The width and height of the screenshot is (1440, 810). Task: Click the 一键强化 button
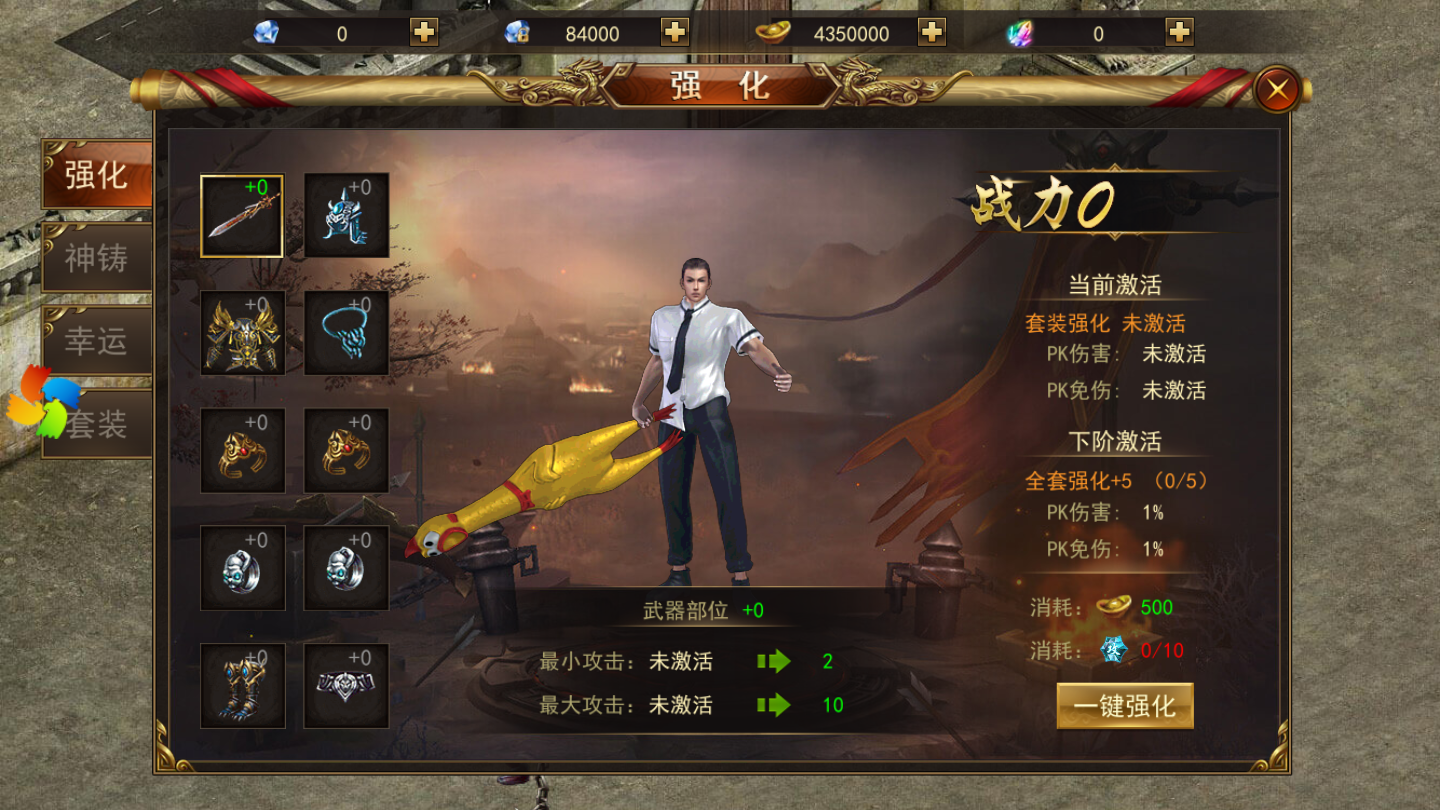[x=1126, y=706]
